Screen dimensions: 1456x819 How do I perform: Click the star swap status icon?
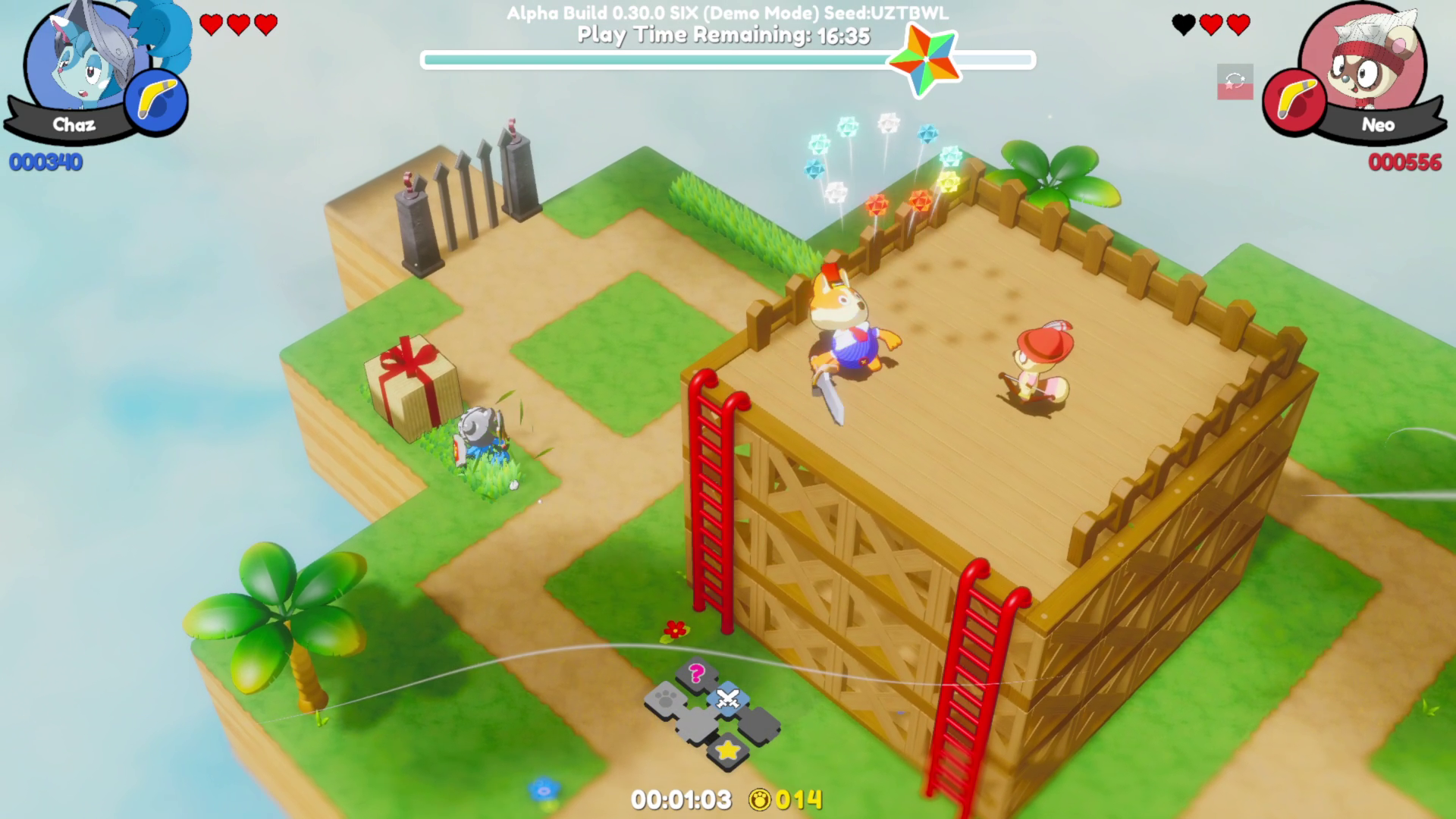click(1235, 82)
